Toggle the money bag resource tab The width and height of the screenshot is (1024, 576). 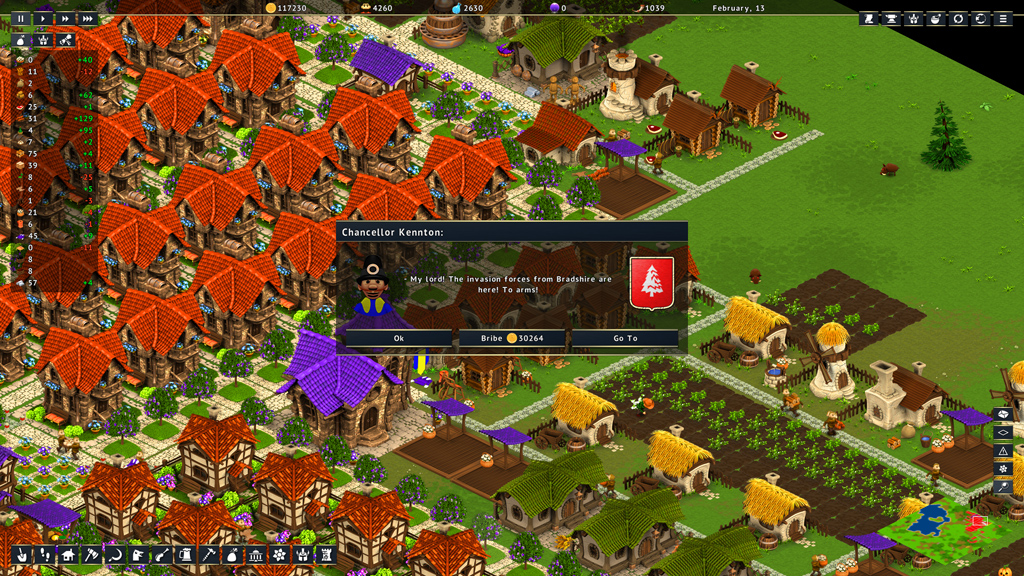20,41
